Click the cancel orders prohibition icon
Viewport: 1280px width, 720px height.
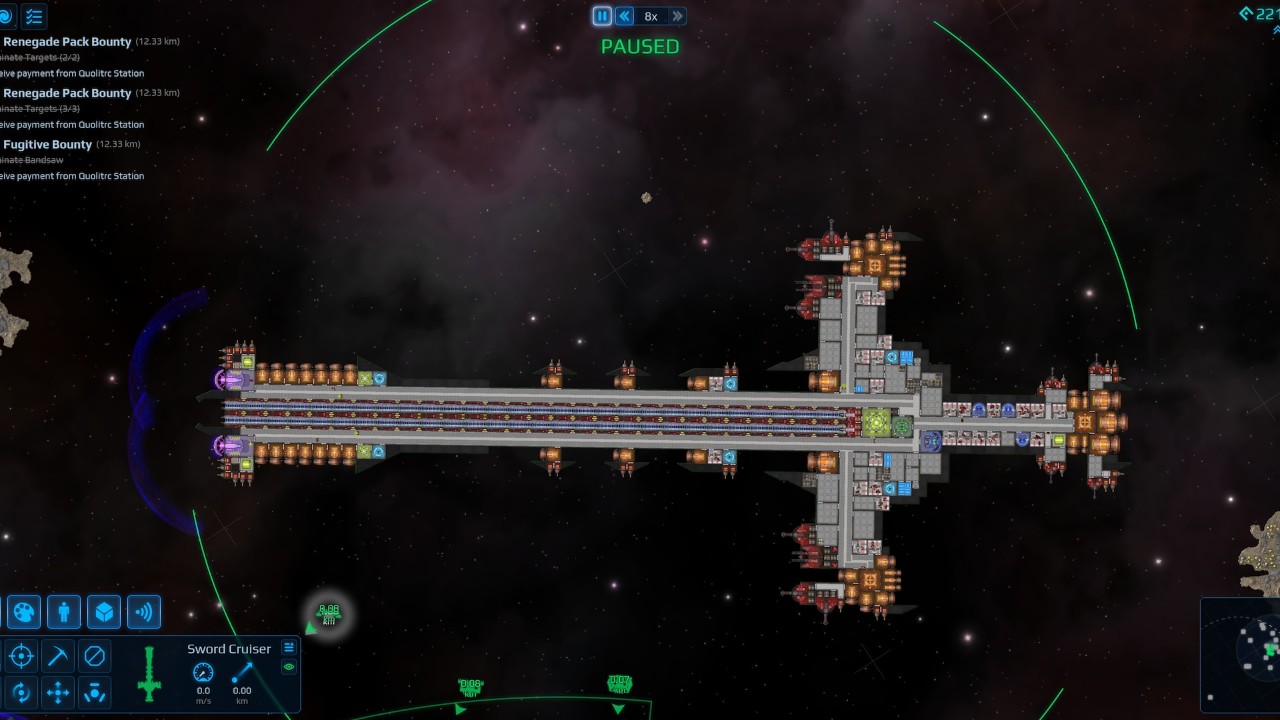(x=94, y=656)
